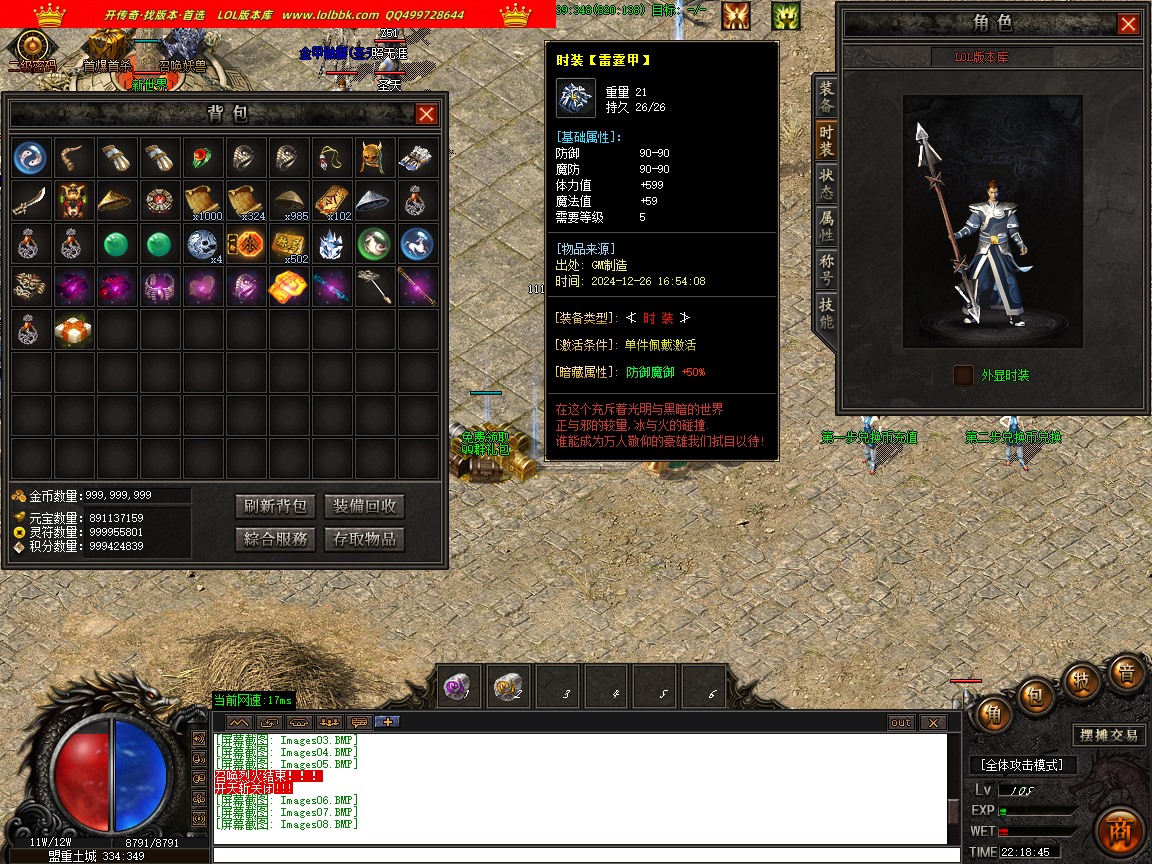This screenshot has width=1152, height=864.
Task: Pick the scroll stack marked x1000
Action: pos(203,201)
